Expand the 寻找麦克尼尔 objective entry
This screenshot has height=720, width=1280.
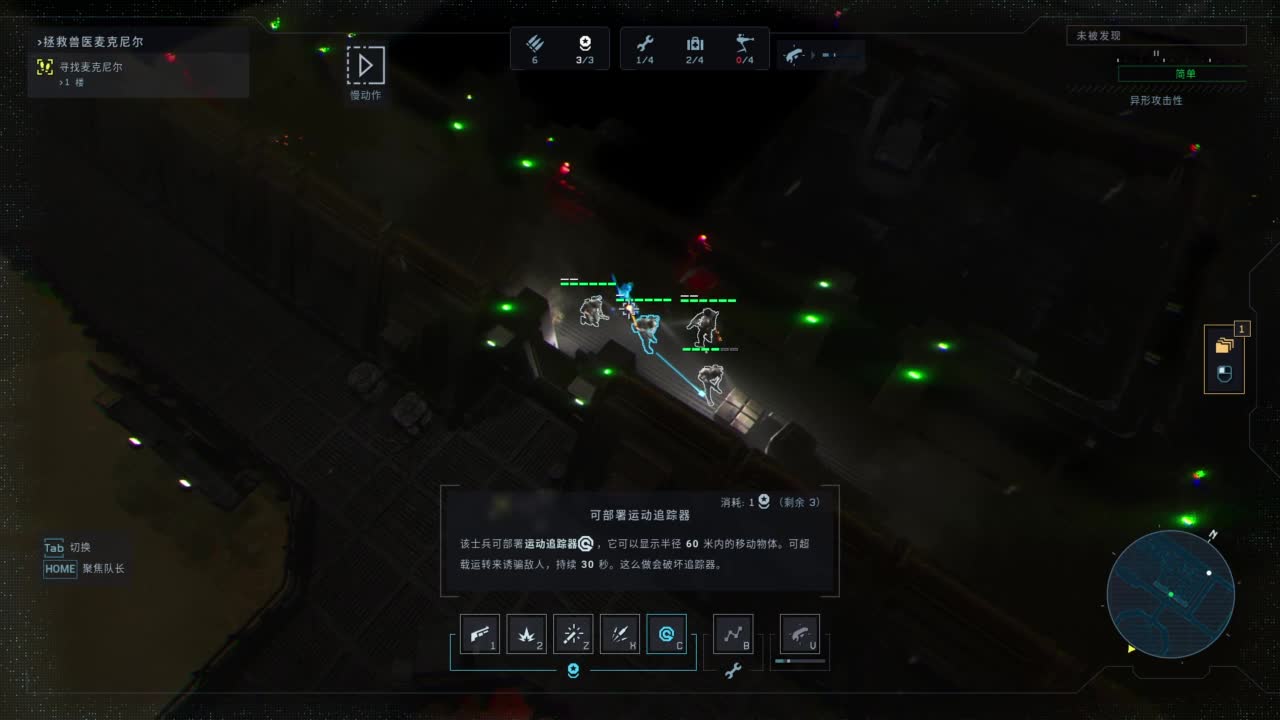(90, 67)
